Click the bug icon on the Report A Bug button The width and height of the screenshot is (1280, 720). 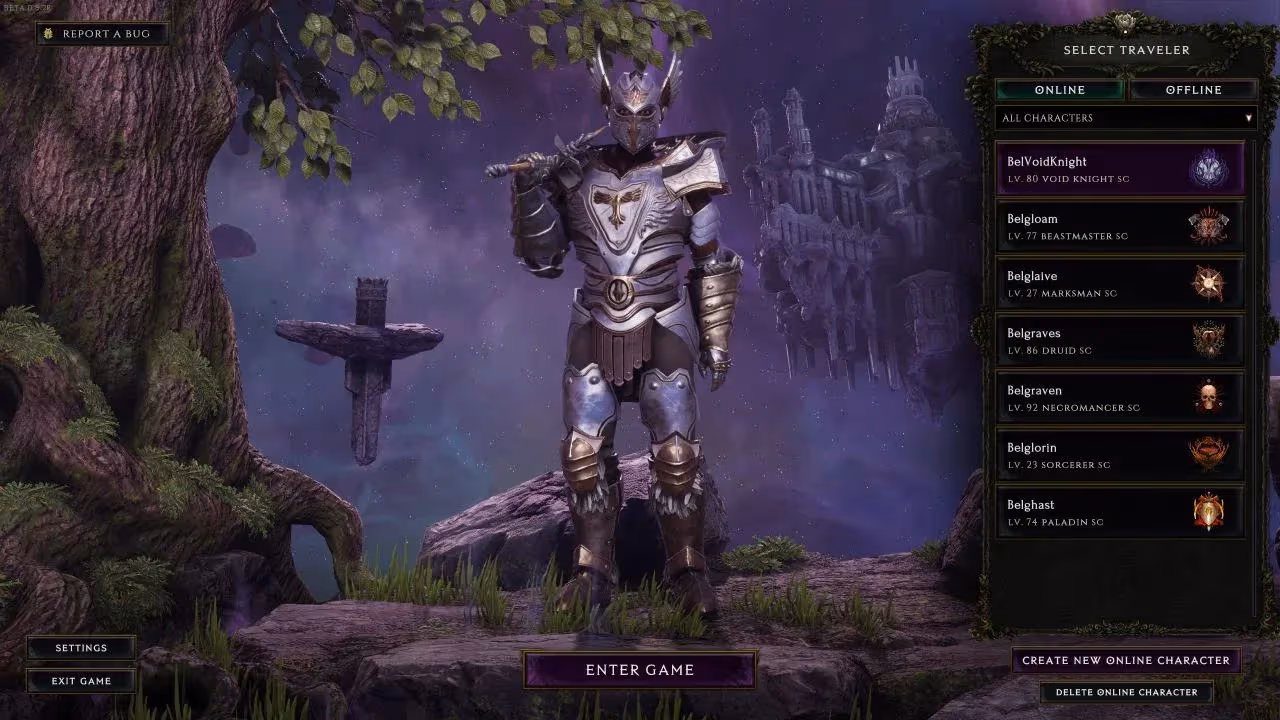[48, 33]
